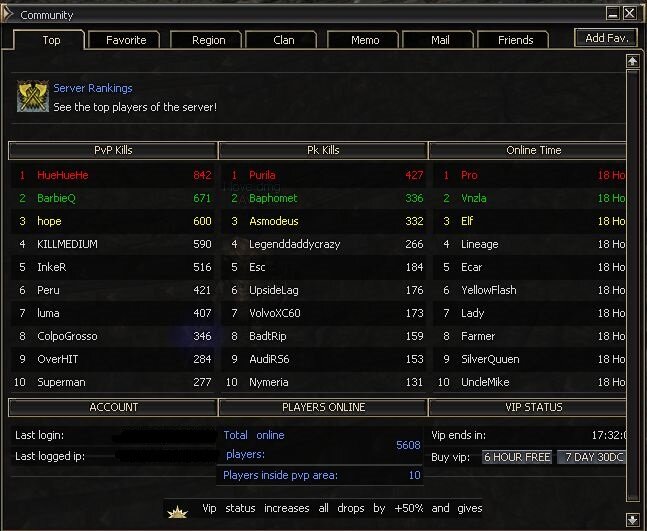Buy the 6 HOUR FREE vip

pos(517,457)
